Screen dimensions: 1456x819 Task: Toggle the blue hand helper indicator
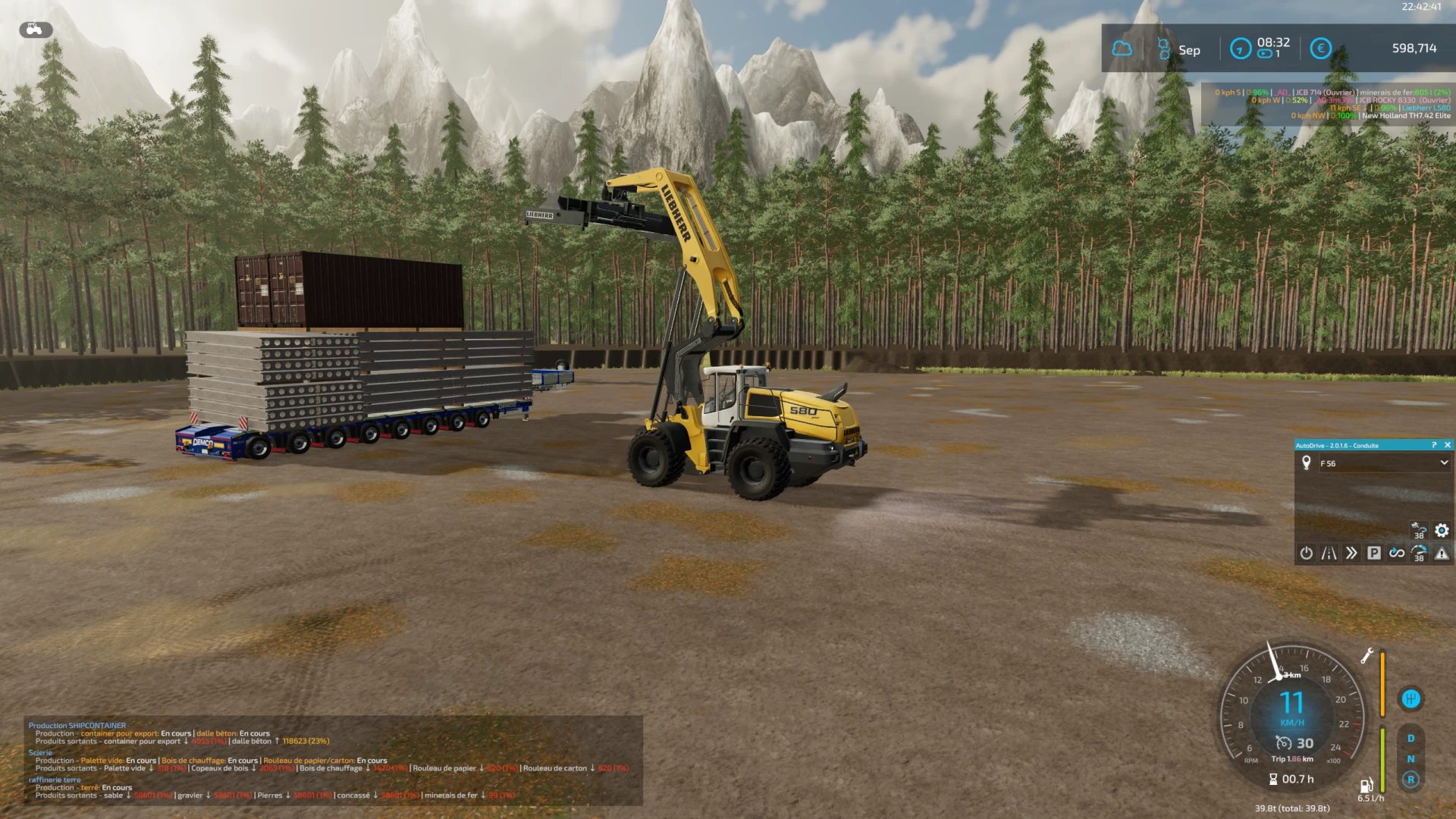[1412, 699]
